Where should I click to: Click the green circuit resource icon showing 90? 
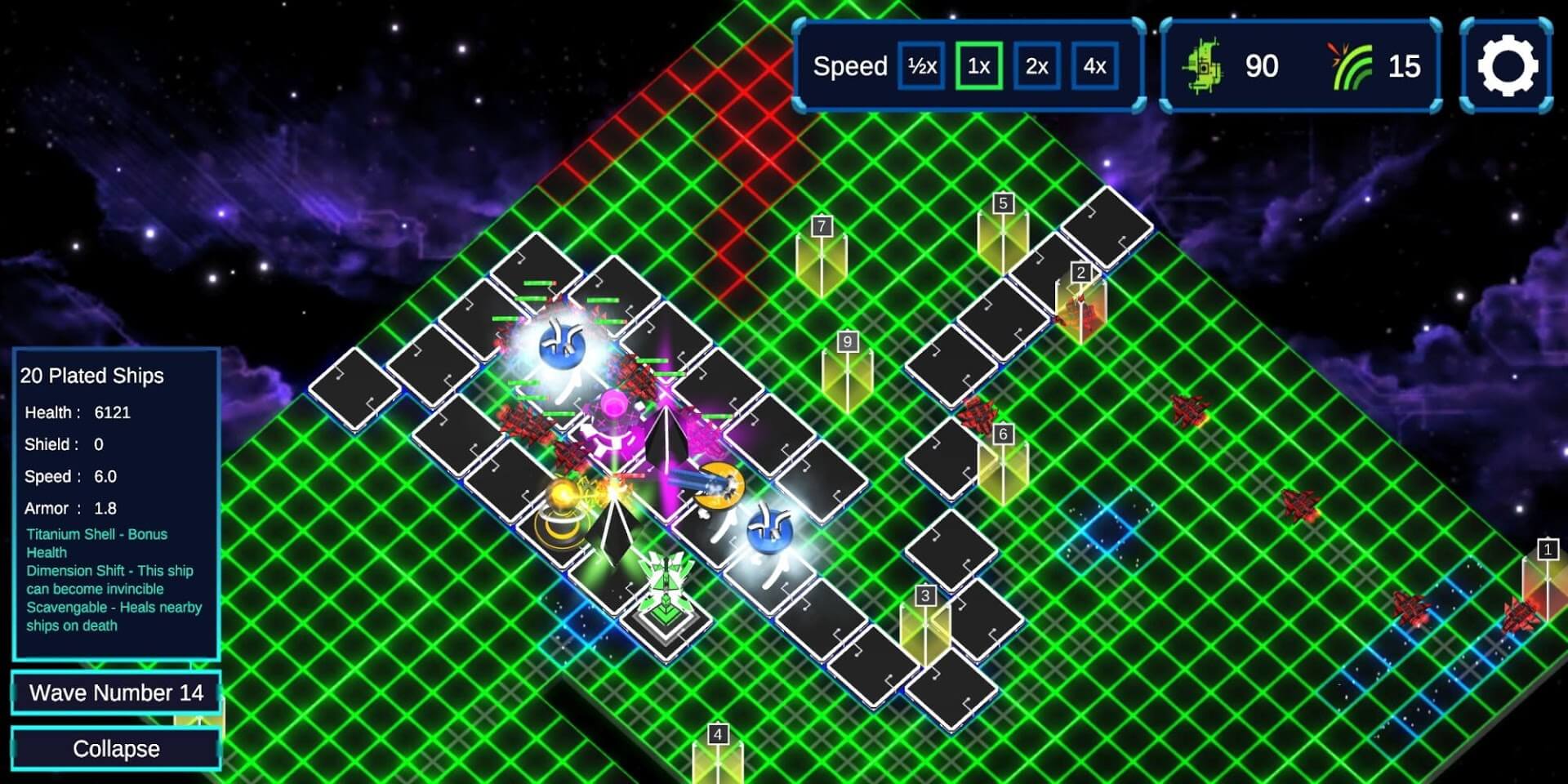coord(1204,66)
